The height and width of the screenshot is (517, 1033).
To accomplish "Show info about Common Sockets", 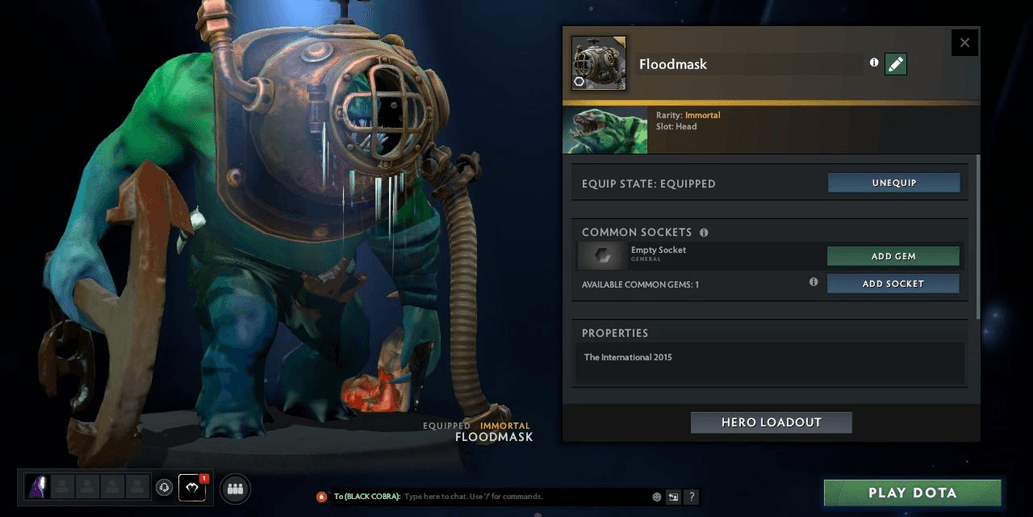I will pos(704,233).
